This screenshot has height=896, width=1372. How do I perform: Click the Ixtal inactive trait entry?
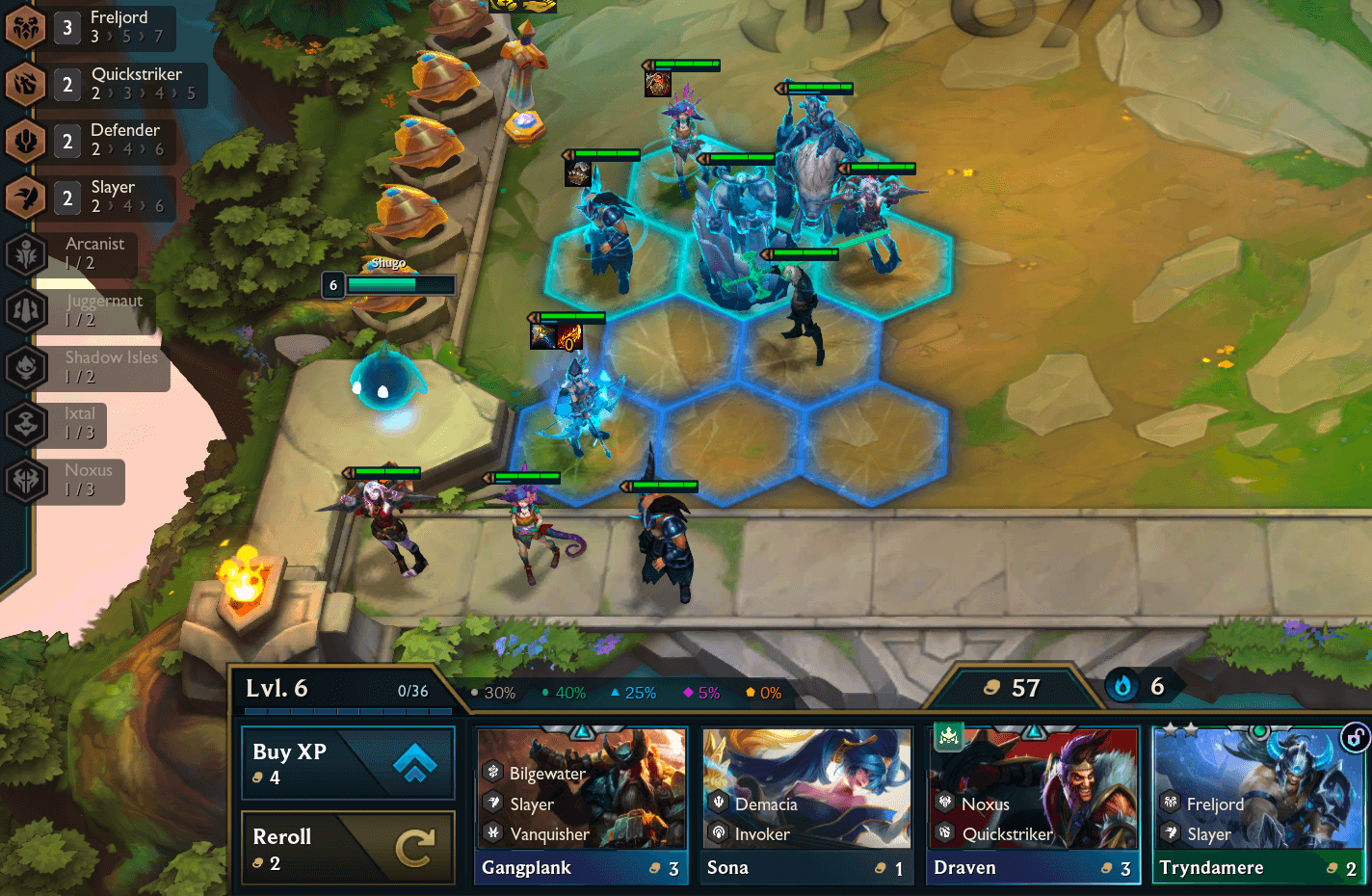point(26,425)
